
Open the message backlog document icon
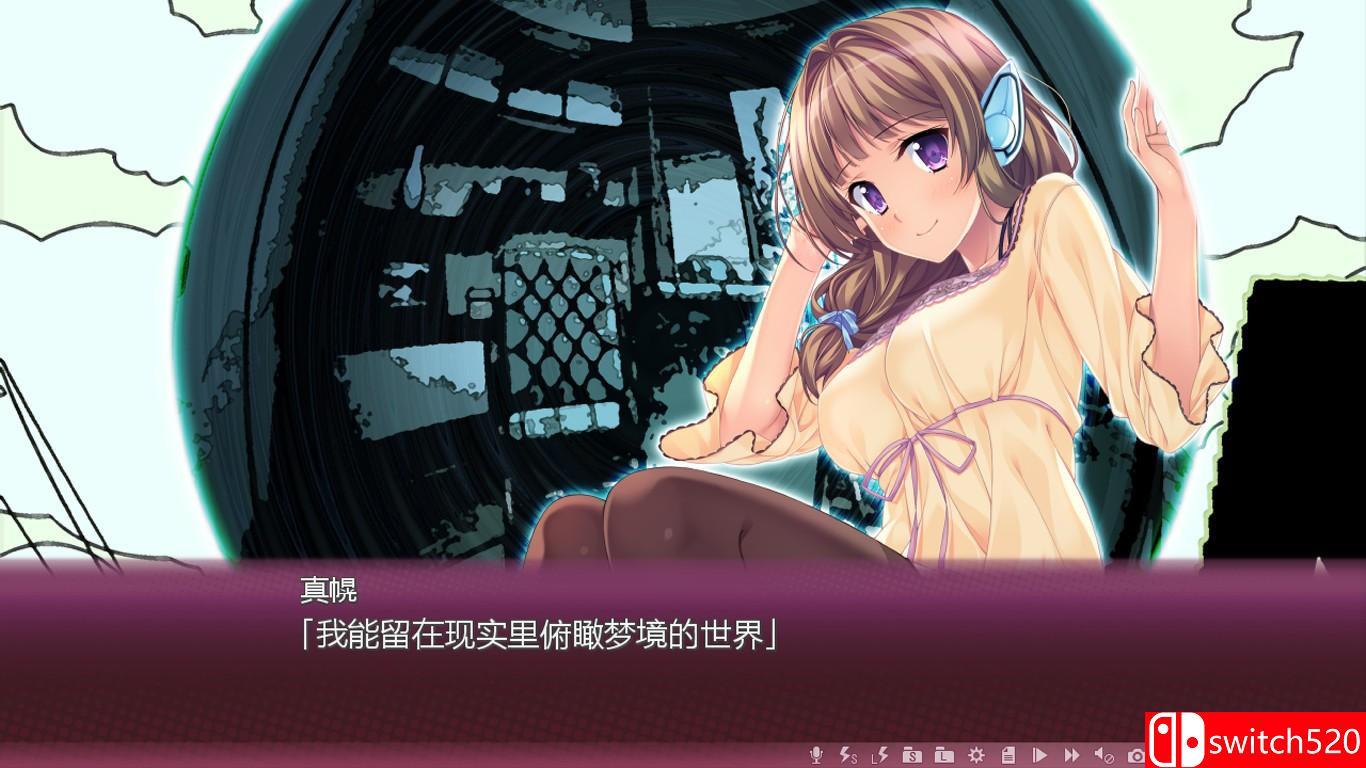point(1009,755)
